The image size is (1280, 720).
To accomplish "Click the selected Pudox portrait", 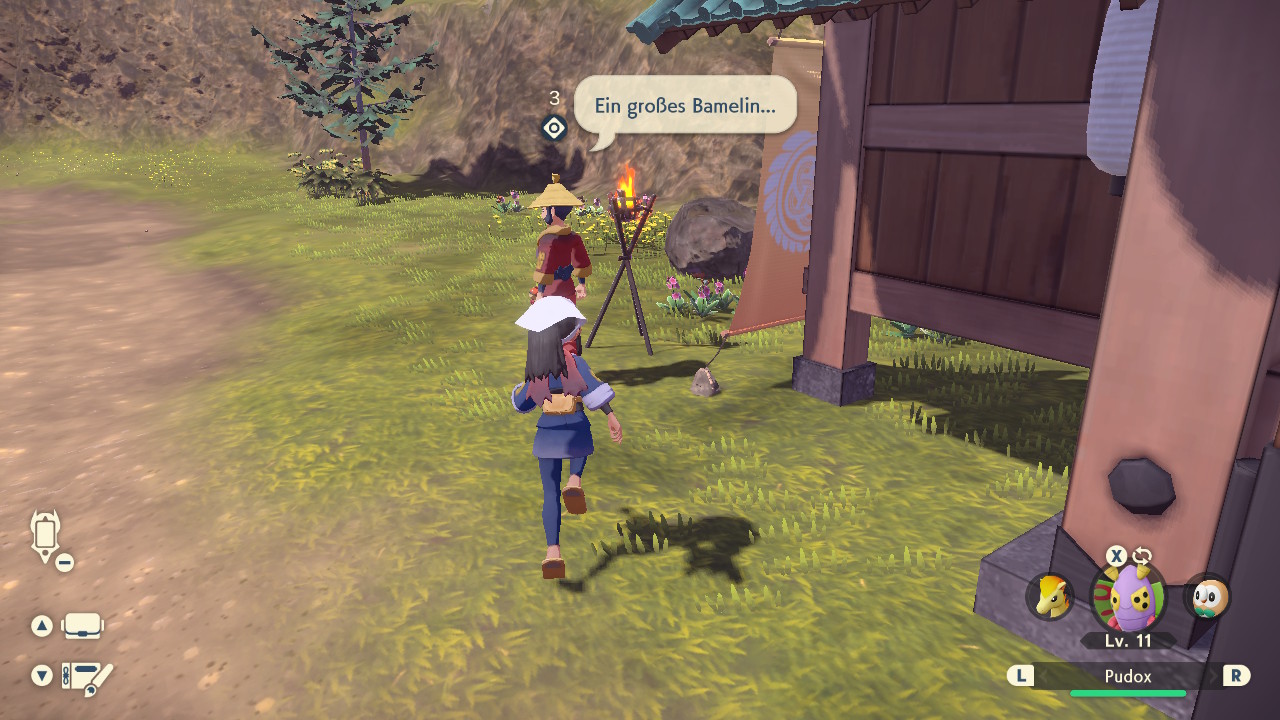I will (x=1128, y=596).
